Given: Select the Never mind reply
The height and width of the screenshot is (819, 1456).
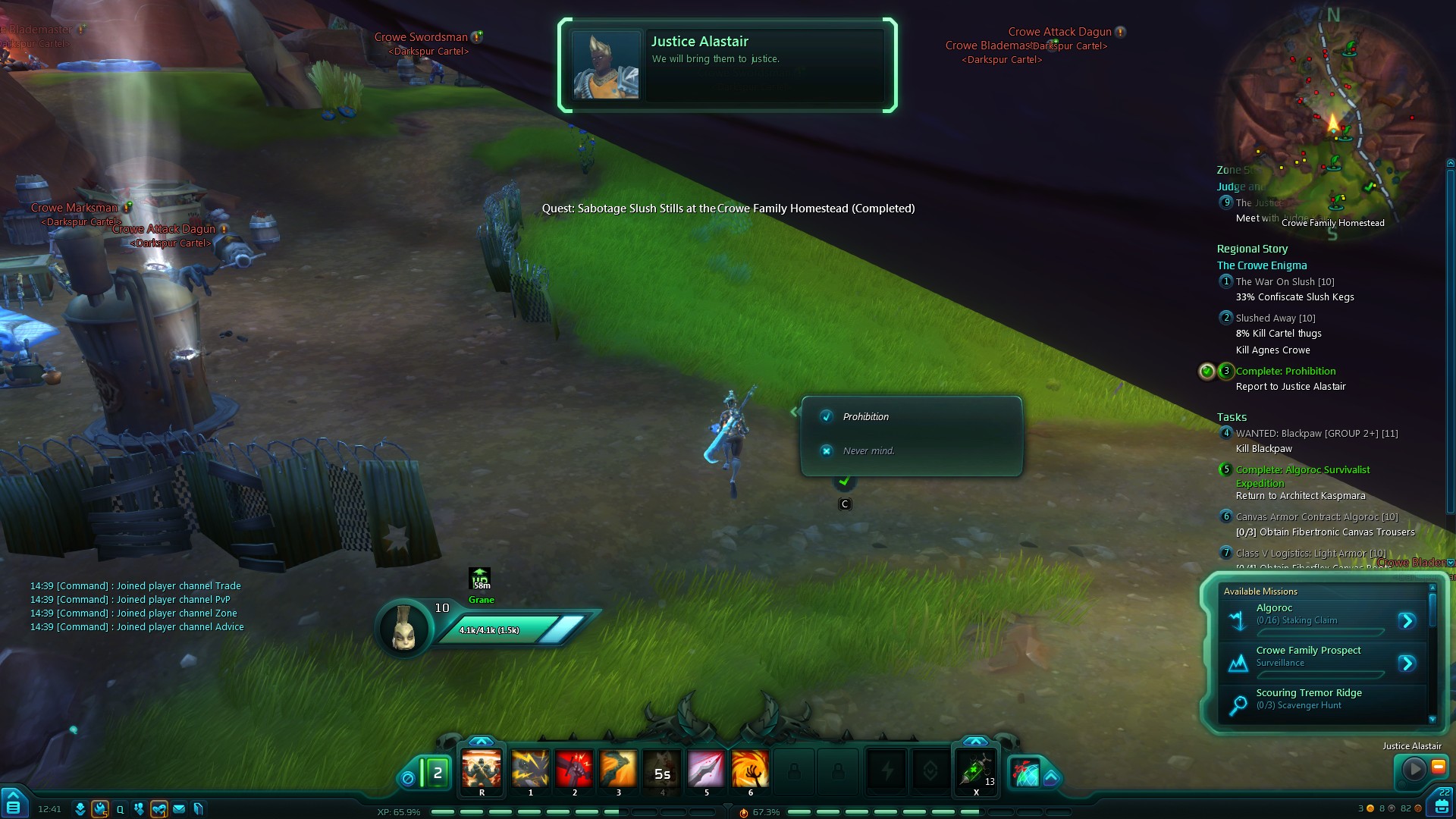Looking at the screenshot, I should pyautogui.click(x=868, y=451).
